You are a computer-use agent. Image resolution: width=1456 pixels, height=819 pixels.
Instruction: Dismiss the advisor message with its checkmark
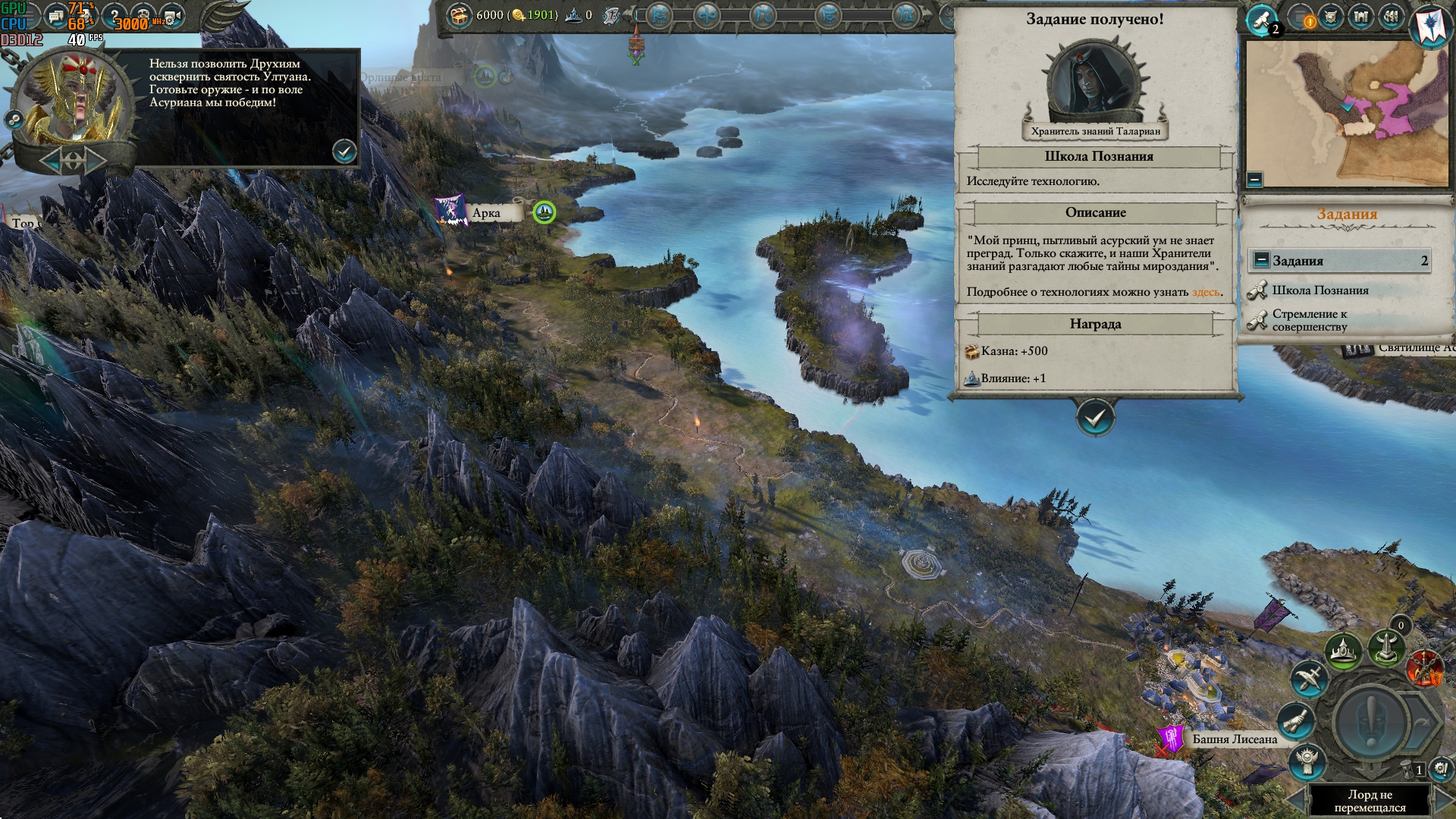tap(344, 152)
